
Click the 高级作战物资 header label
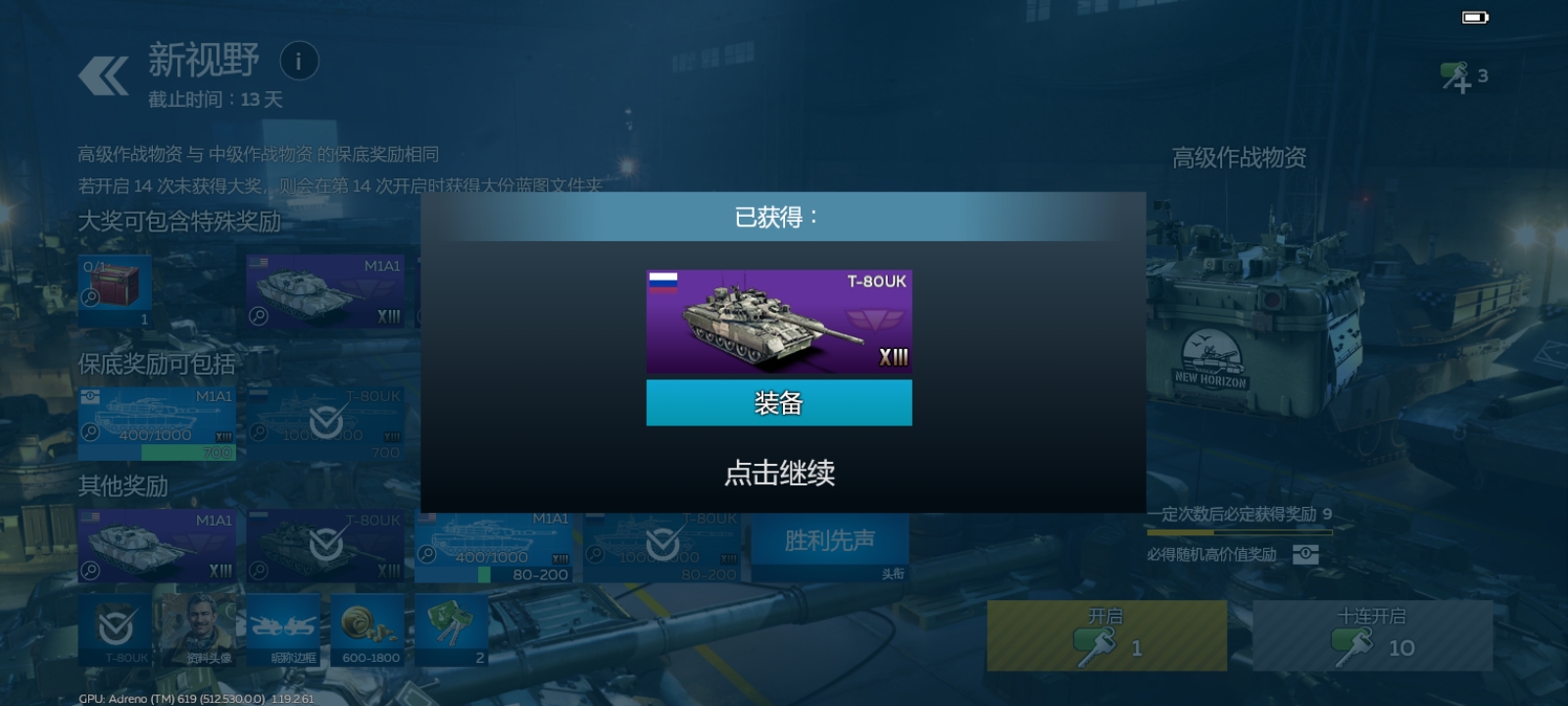tap(1238, 155)
